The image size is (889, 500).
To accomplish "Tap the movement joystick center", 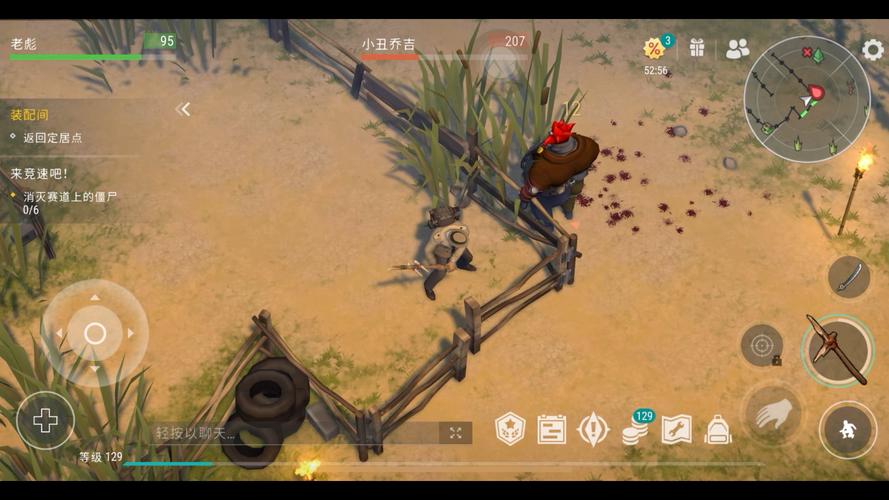I will point(95,333).
